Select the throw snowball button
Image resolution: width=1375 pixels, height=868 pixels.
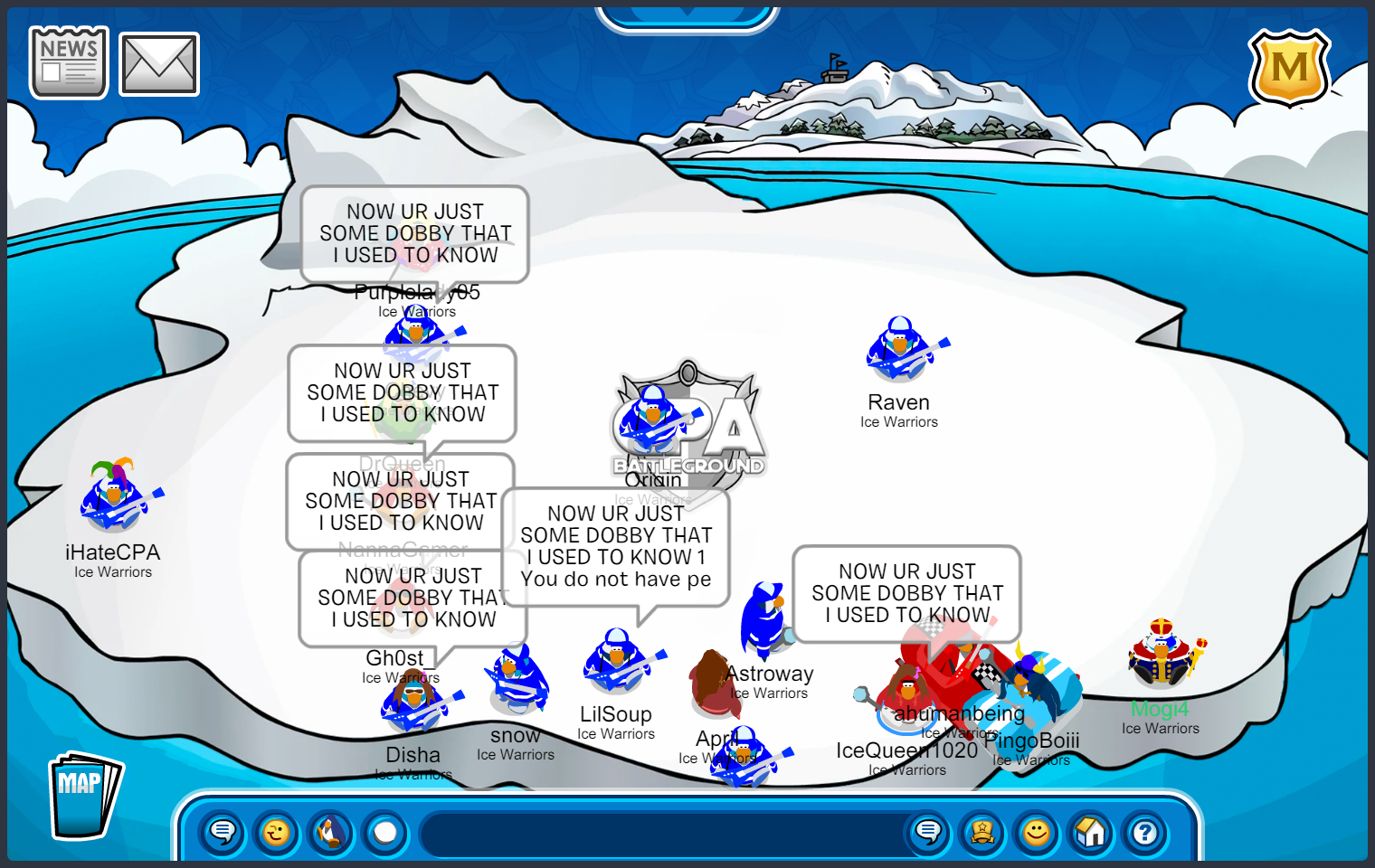pos(385,832)
